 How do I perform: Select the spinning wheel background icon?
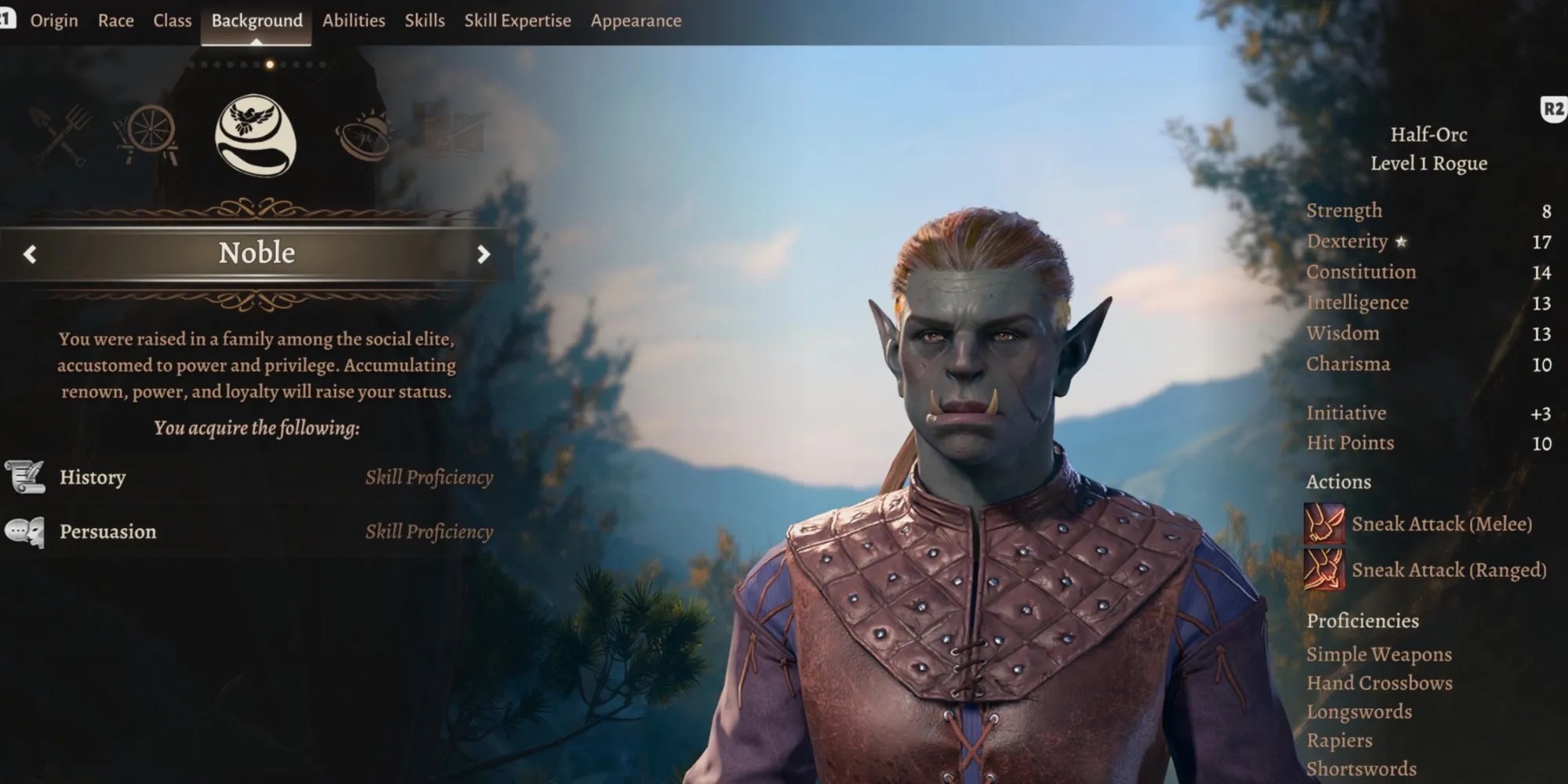pos(147,134)
